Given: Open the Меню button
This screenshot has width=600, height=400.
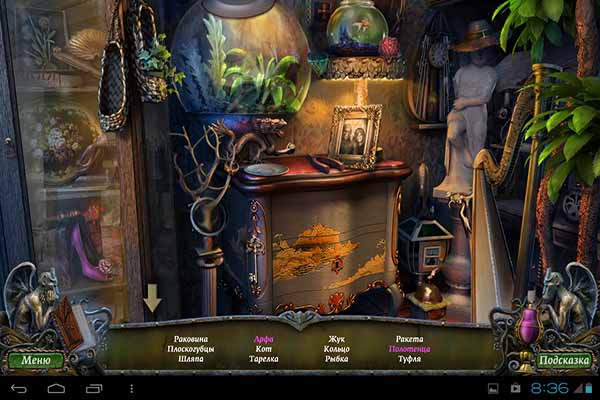Looking at the screenshot, I should click(x=35, y=360).
